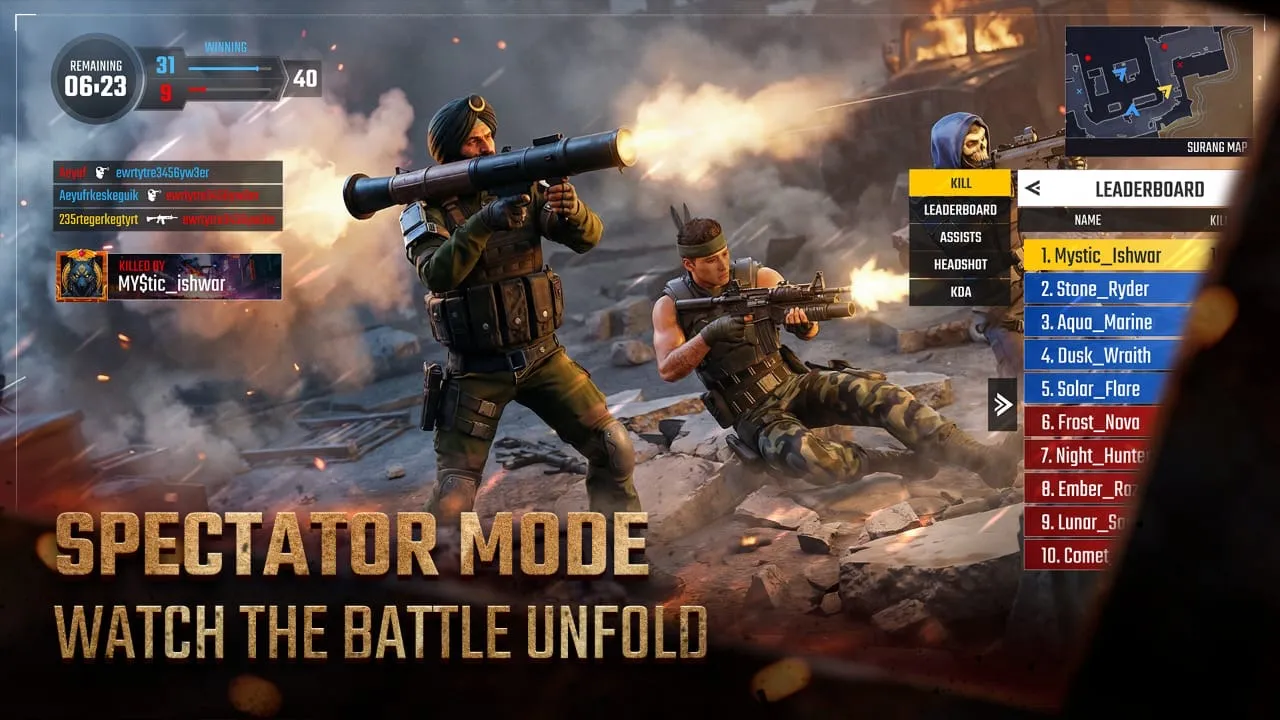Open the KDA tab
1280x720 pixels.
[961, 291]
